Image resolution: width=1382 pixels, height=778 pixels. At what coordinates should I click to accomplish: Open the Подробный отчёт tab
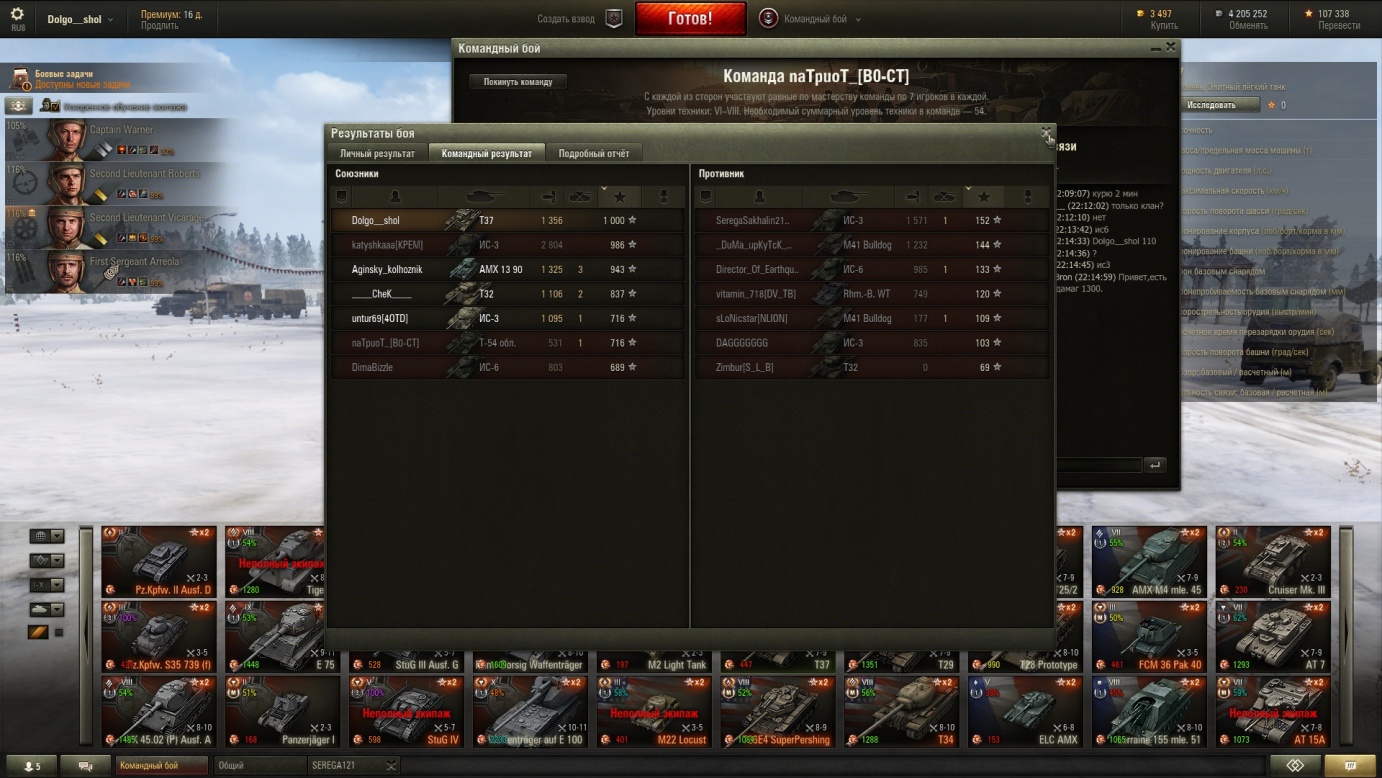click(594, 153)
